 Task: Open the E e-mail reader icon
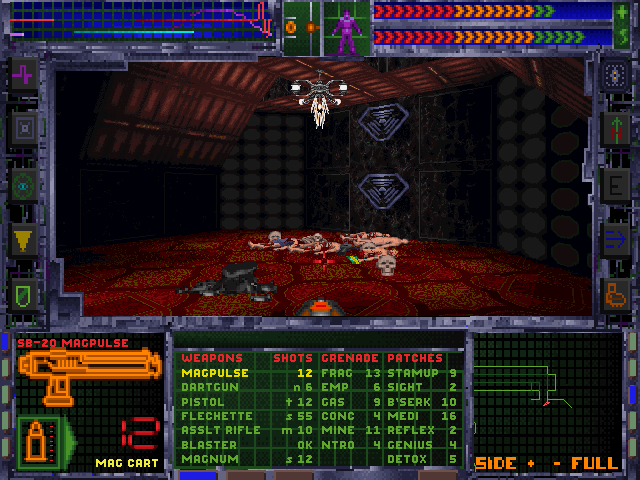[614, 184]
